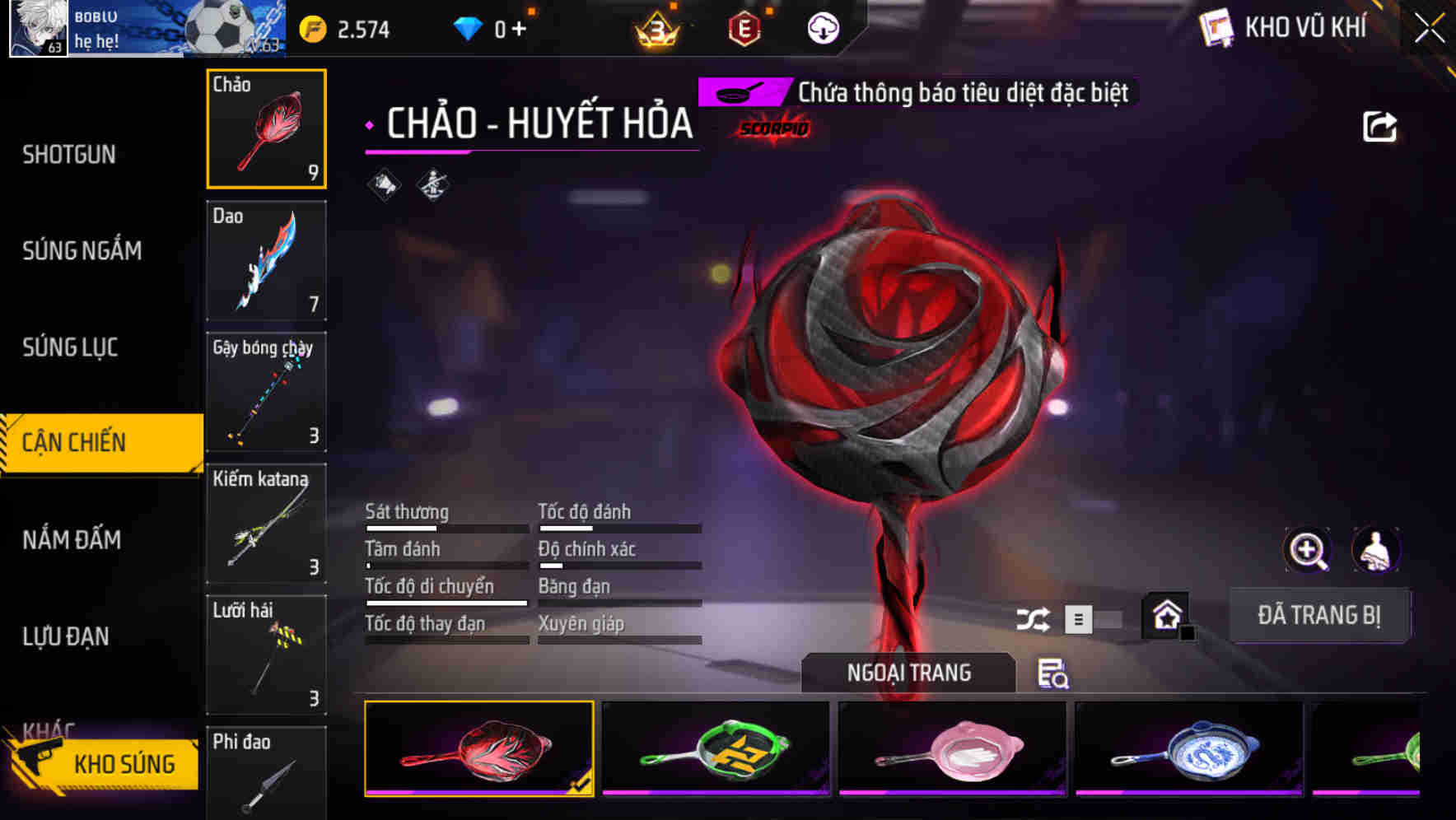Open the SÚNG NGẮM category

(x=82, y=251)
